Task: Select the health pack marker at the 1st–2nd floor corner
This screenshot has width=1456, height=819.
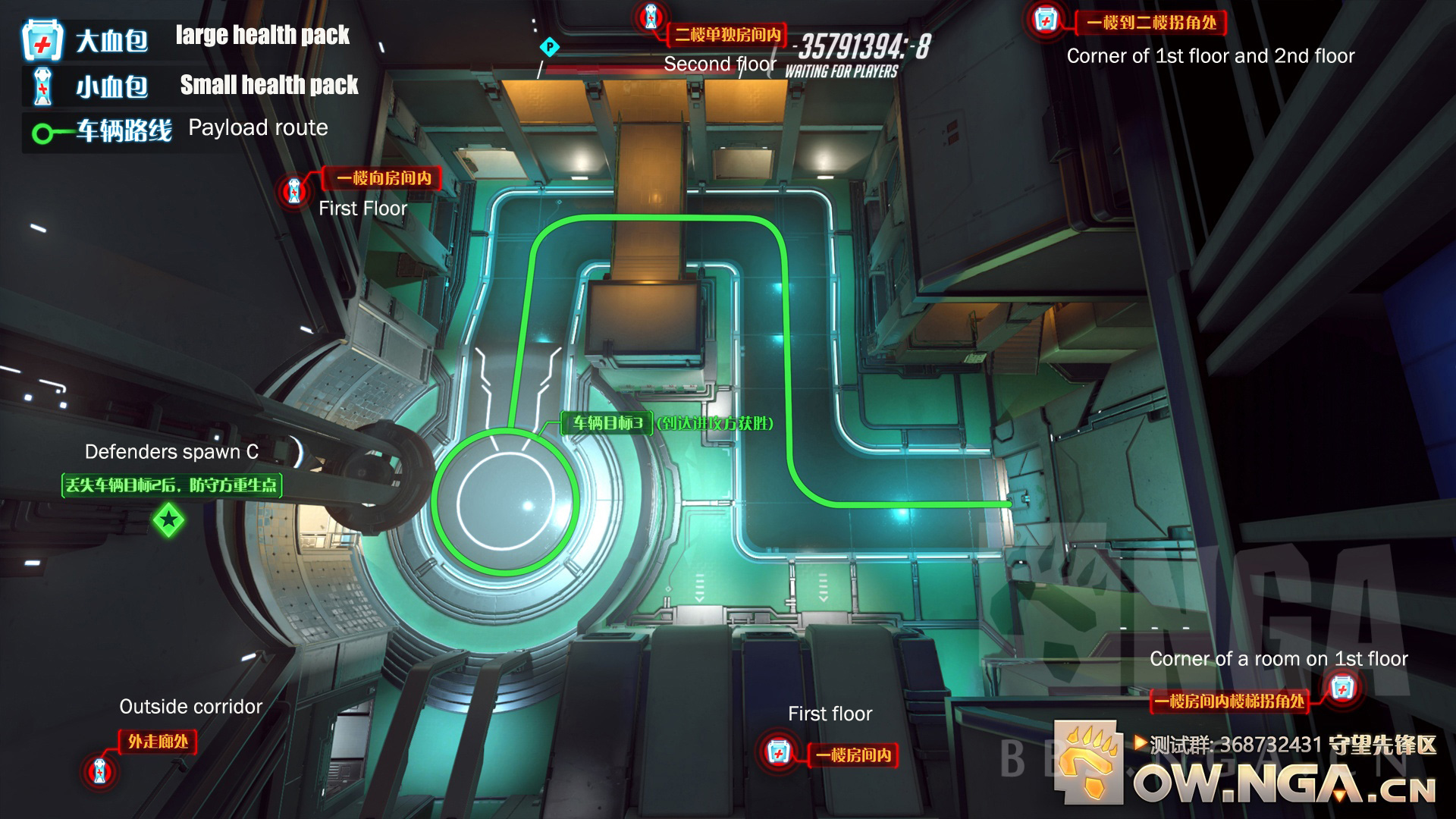Action: pyautogui.click(x=1046, y=20)
